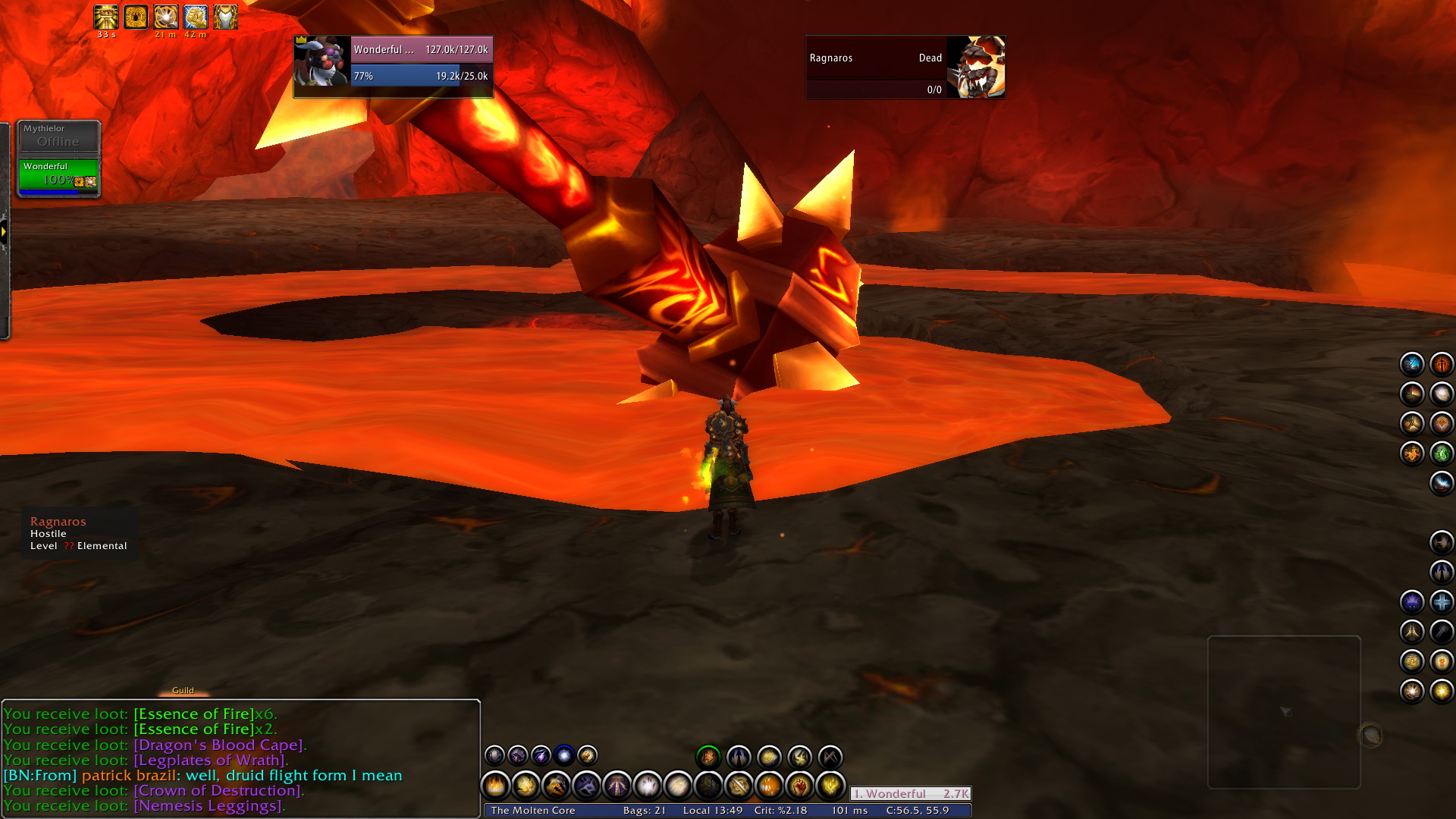The image size is (1456, 819).
Task: Click the Legplates of Wrath item link
Action: [x=210, y=760]
